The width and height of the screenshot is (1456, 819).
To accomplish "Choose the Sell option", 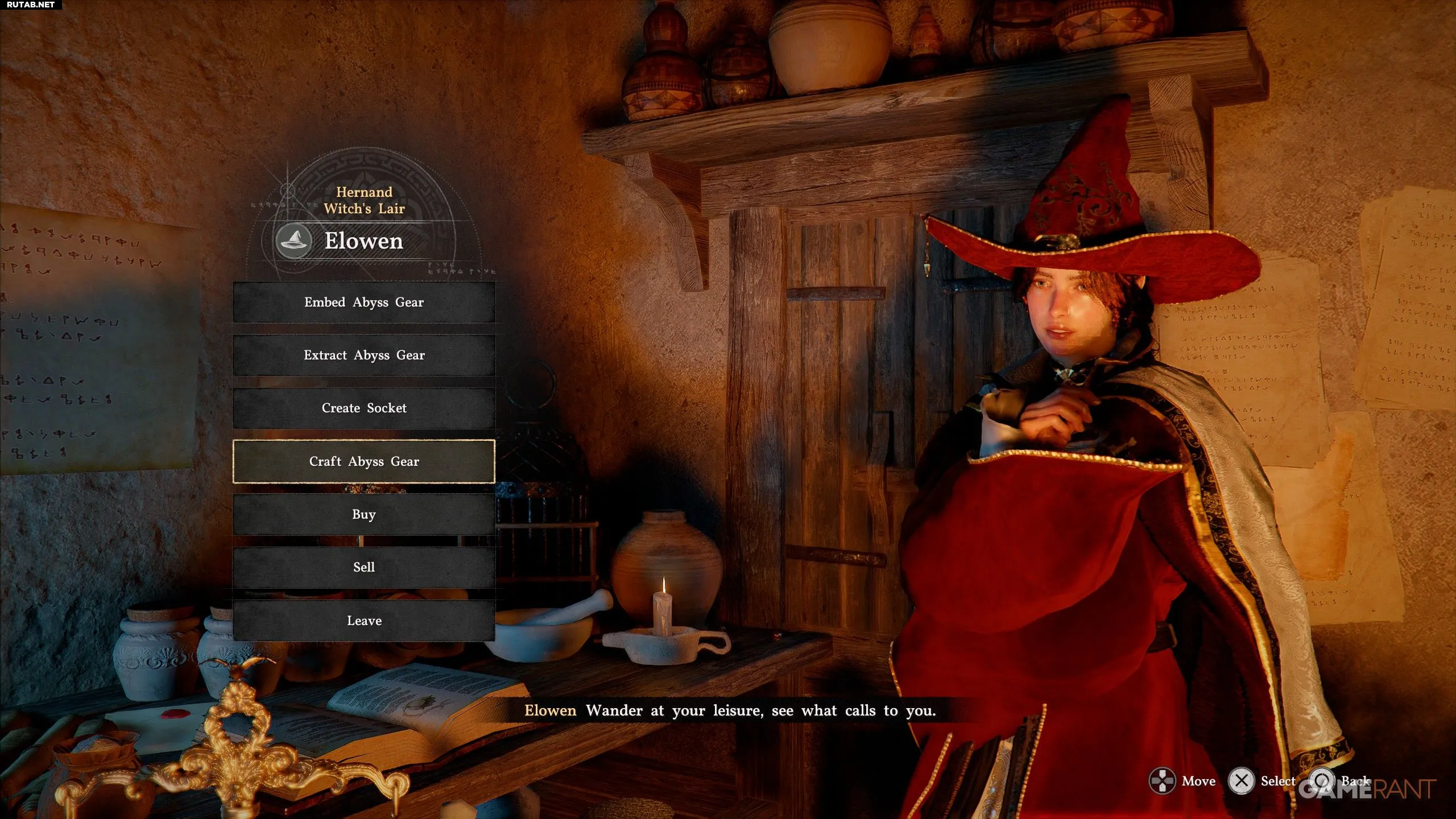I will pos(364,567).
